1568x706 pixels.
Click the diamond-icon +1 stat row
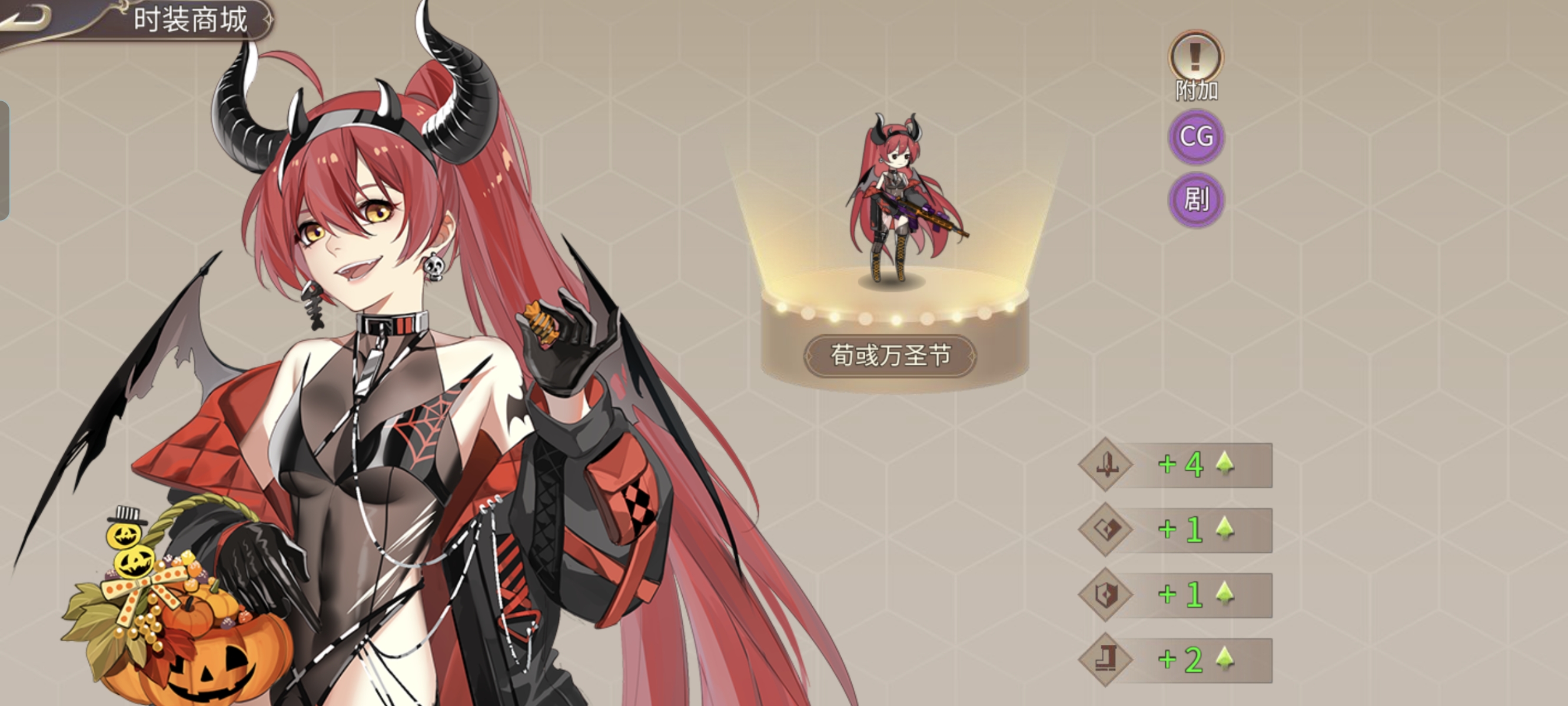1176,530
